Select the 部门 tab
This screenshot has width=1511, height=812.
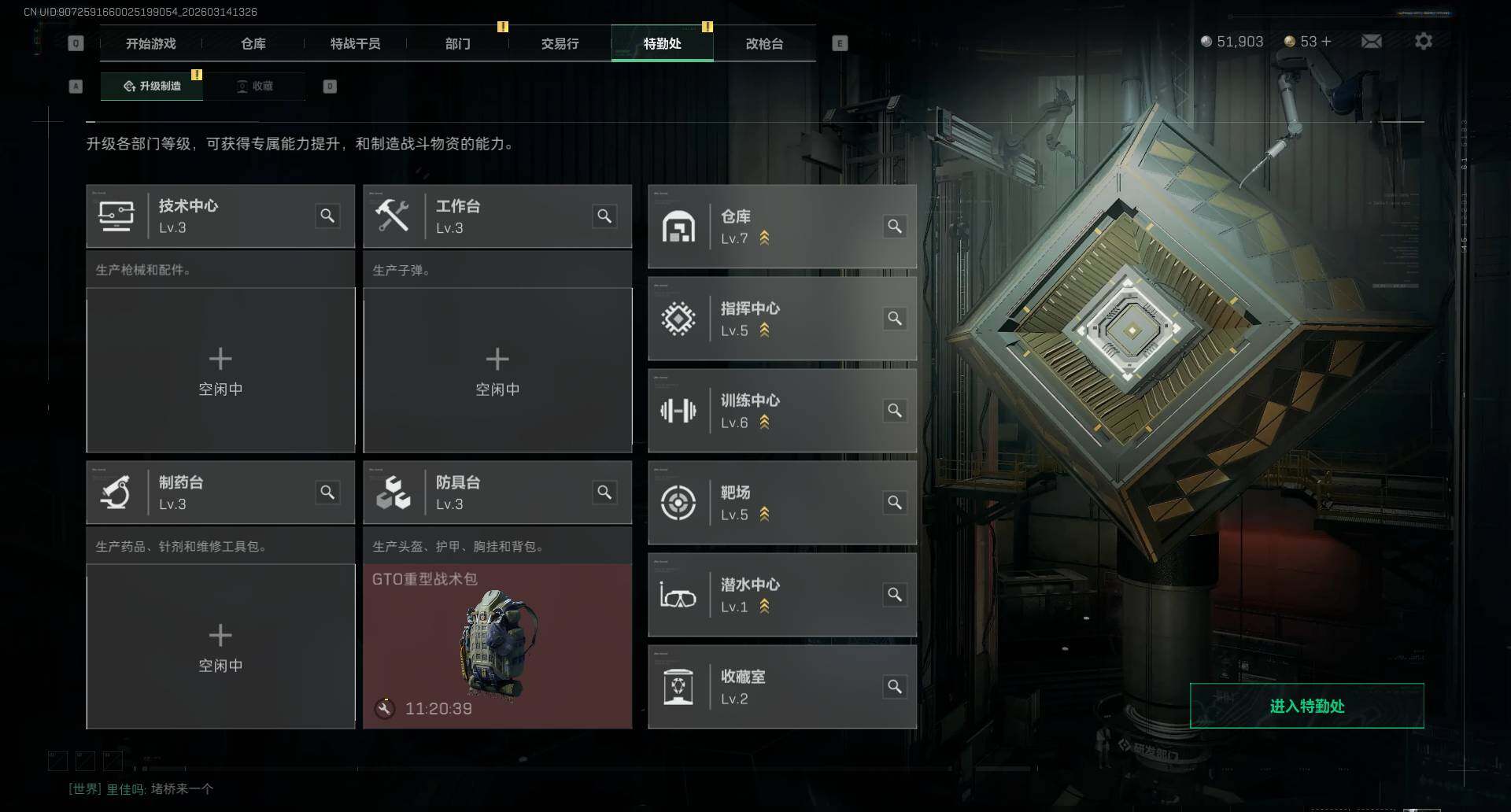tap(458, 44)
